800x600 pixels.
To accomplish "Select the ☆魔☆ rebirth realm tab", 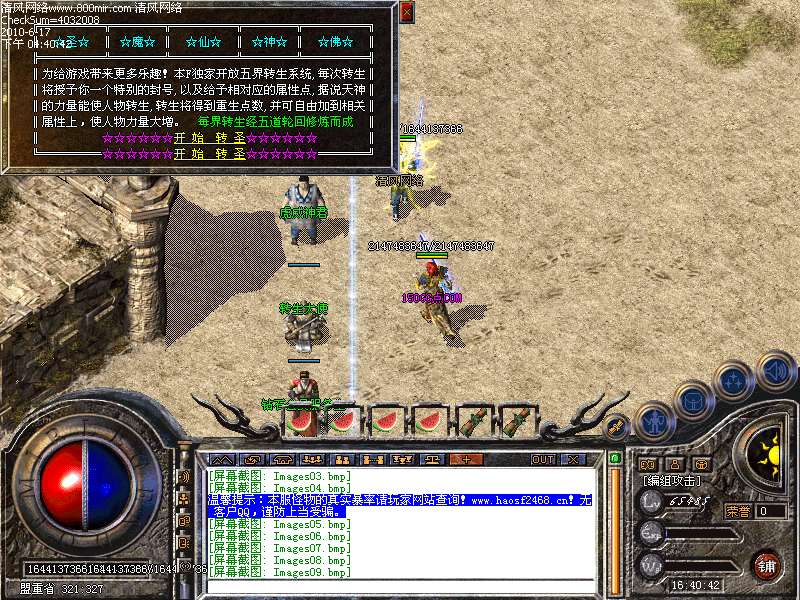I will tap(134, 42).
